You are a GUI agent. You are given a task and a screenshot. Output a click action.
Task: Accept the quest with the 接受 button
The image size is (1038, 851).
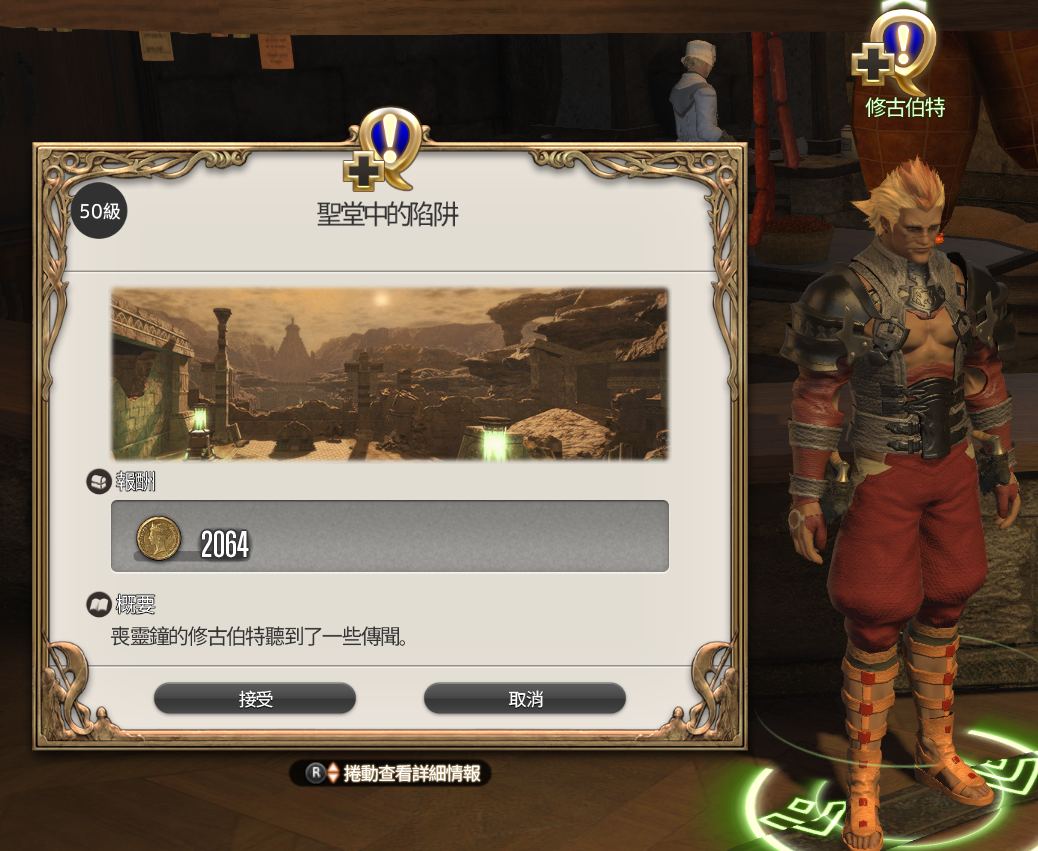pos(255,699)
